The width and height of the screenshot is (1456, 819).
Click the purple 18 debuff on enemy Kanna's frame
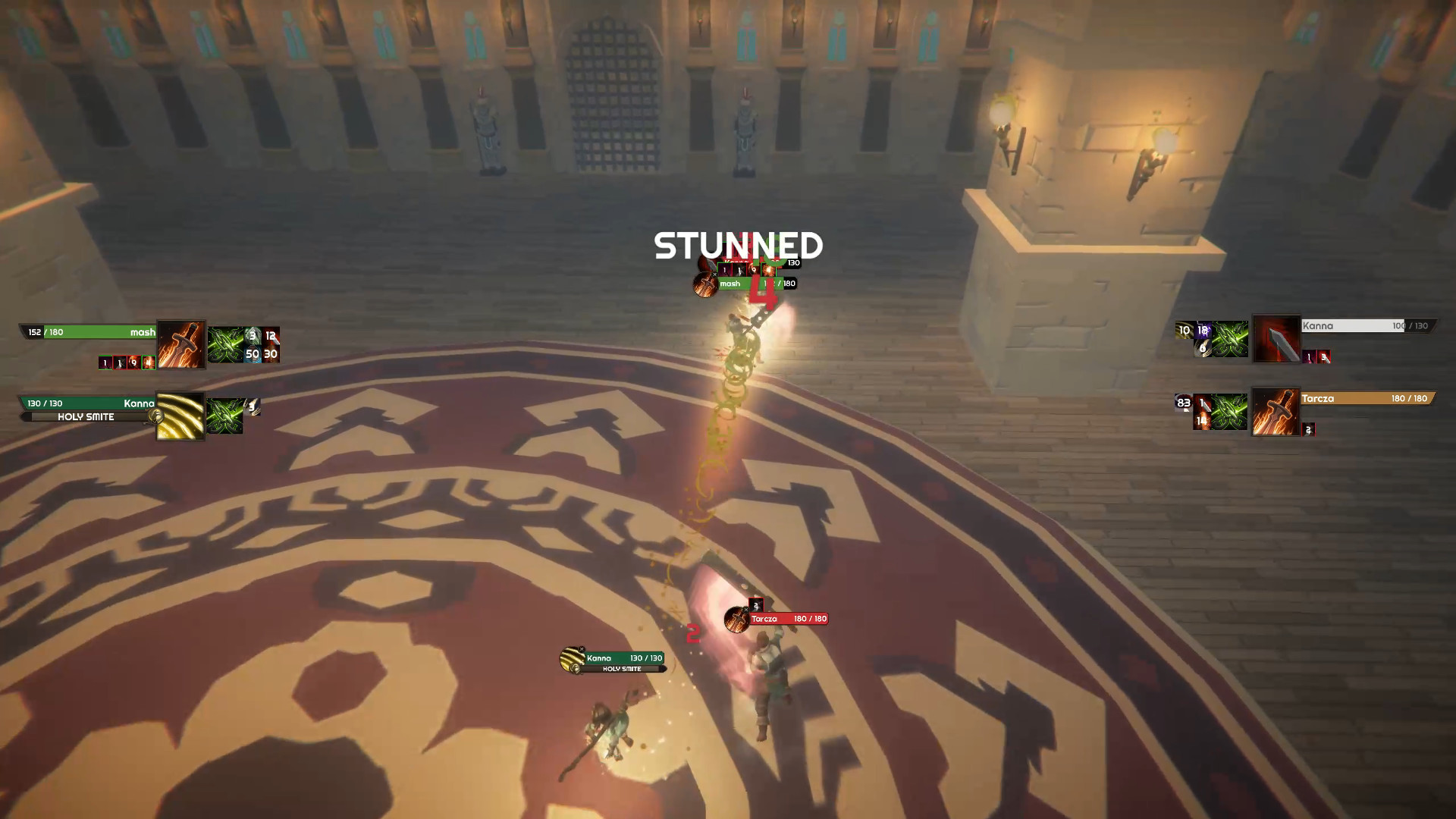(1203, 331)
